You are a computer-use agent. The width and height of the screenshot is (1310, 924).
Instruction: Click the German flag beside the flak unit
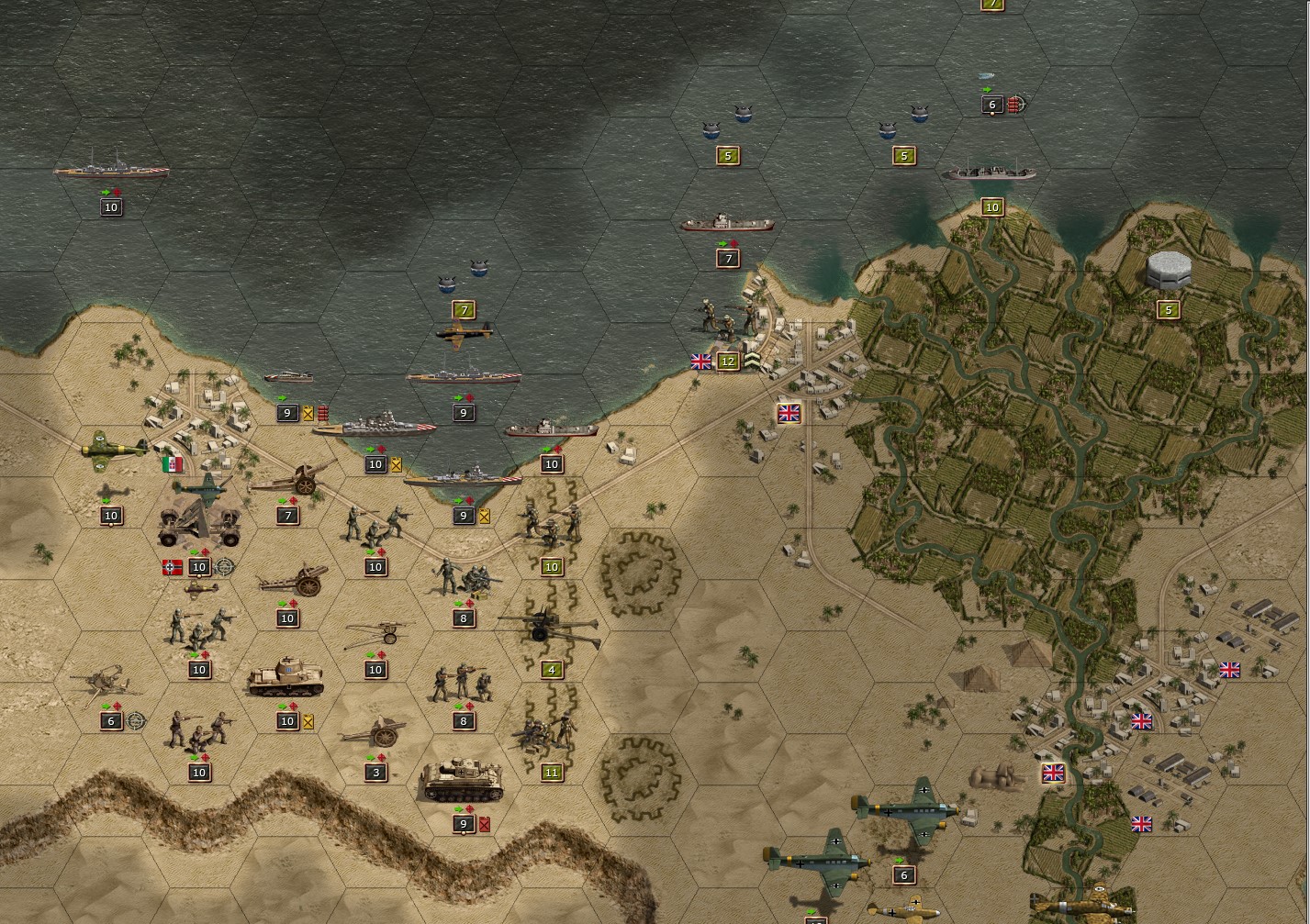point(171,566)
